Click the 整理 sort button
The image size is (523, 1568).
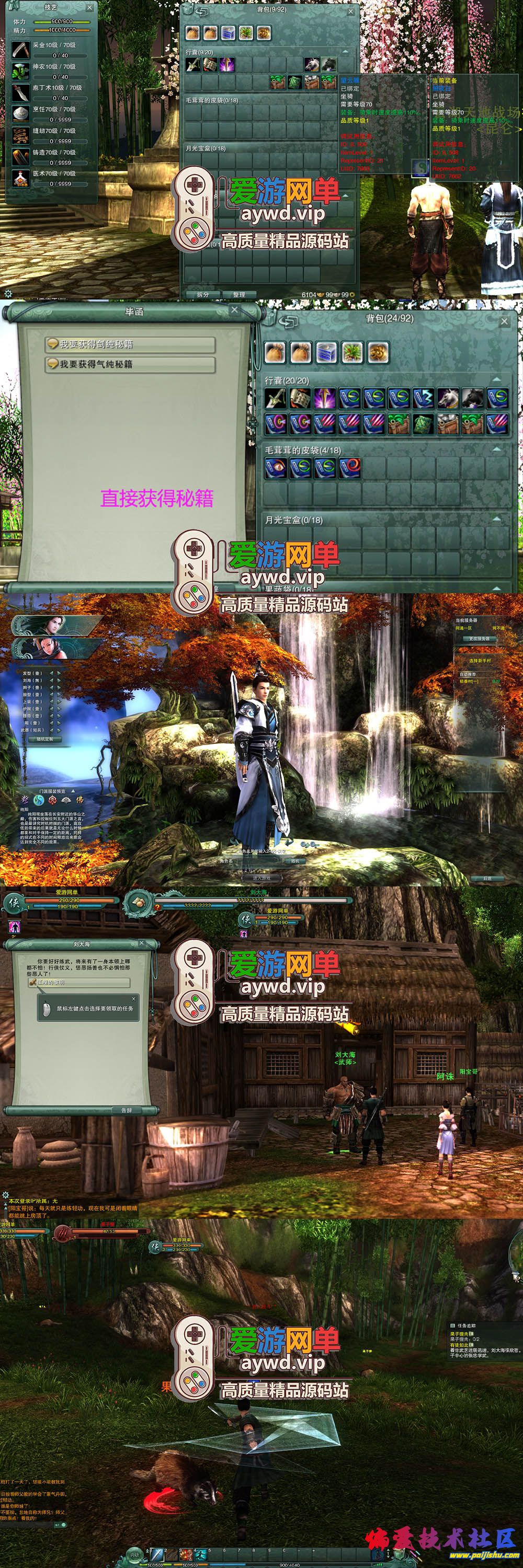(x=238, y=295)
